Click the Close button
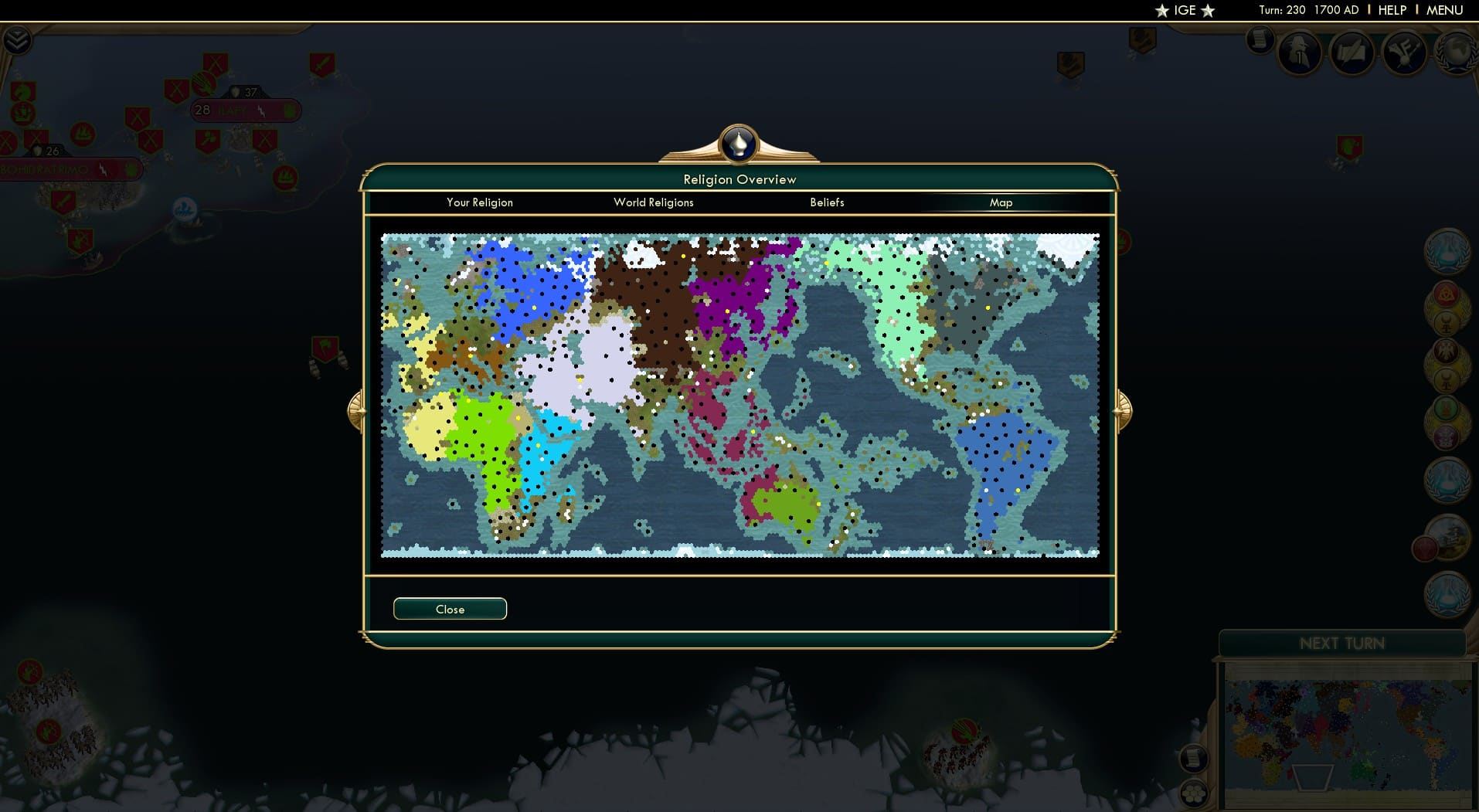 (450, 609)
